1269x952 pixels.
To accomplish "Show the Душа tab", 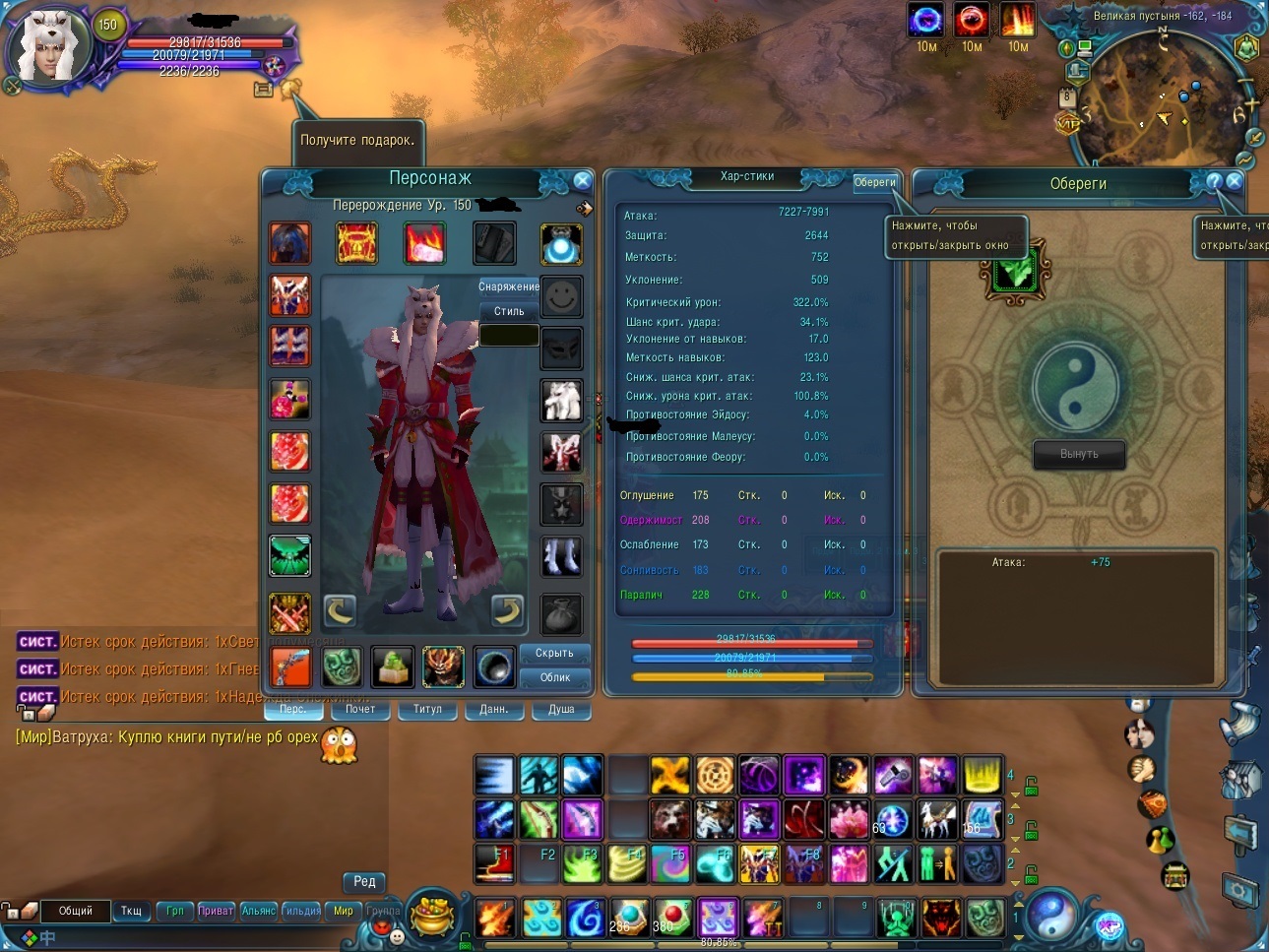I will 561,709.
